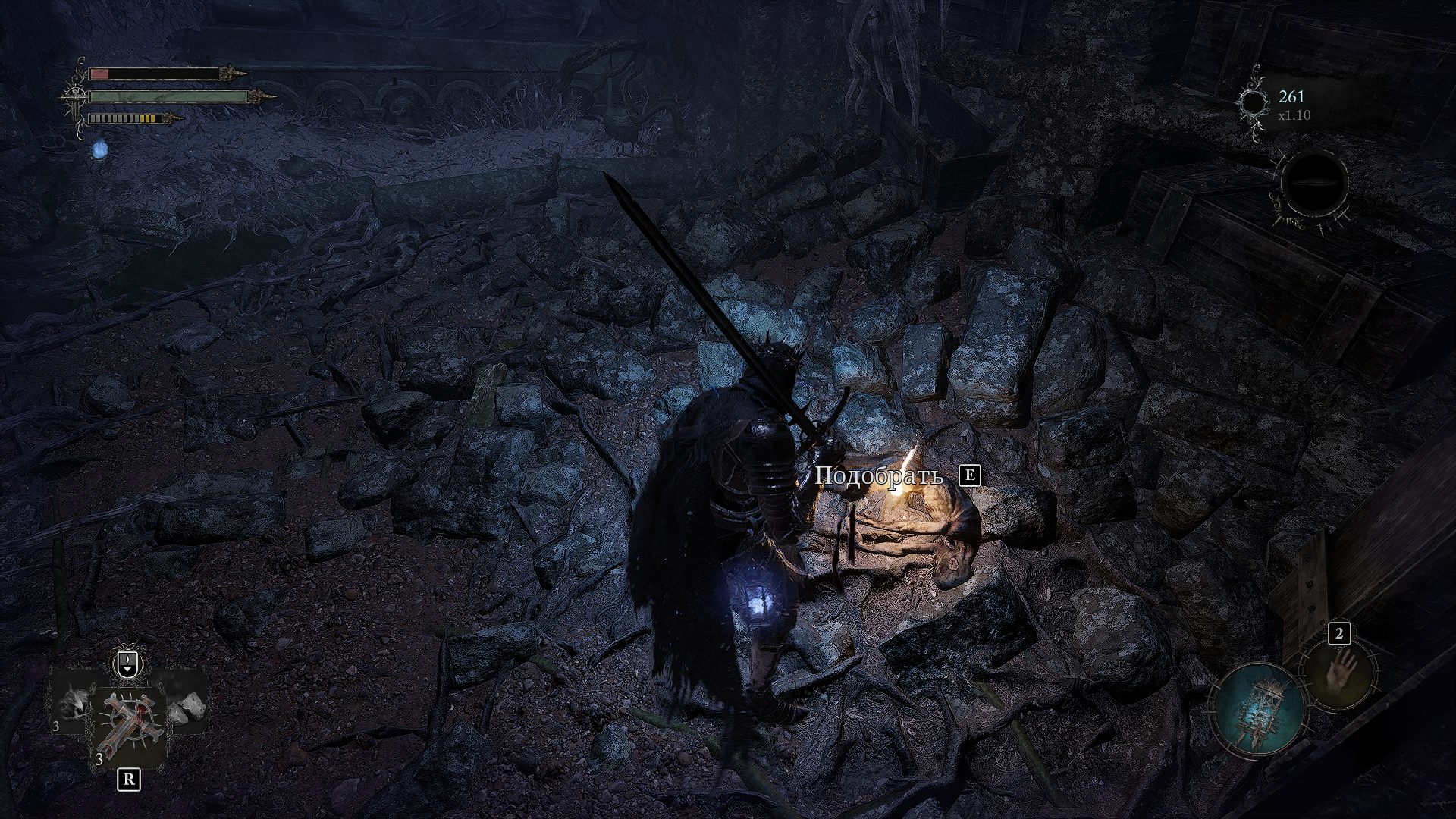Click the vigor currency emblem beside 261

tap(1254, 102)
